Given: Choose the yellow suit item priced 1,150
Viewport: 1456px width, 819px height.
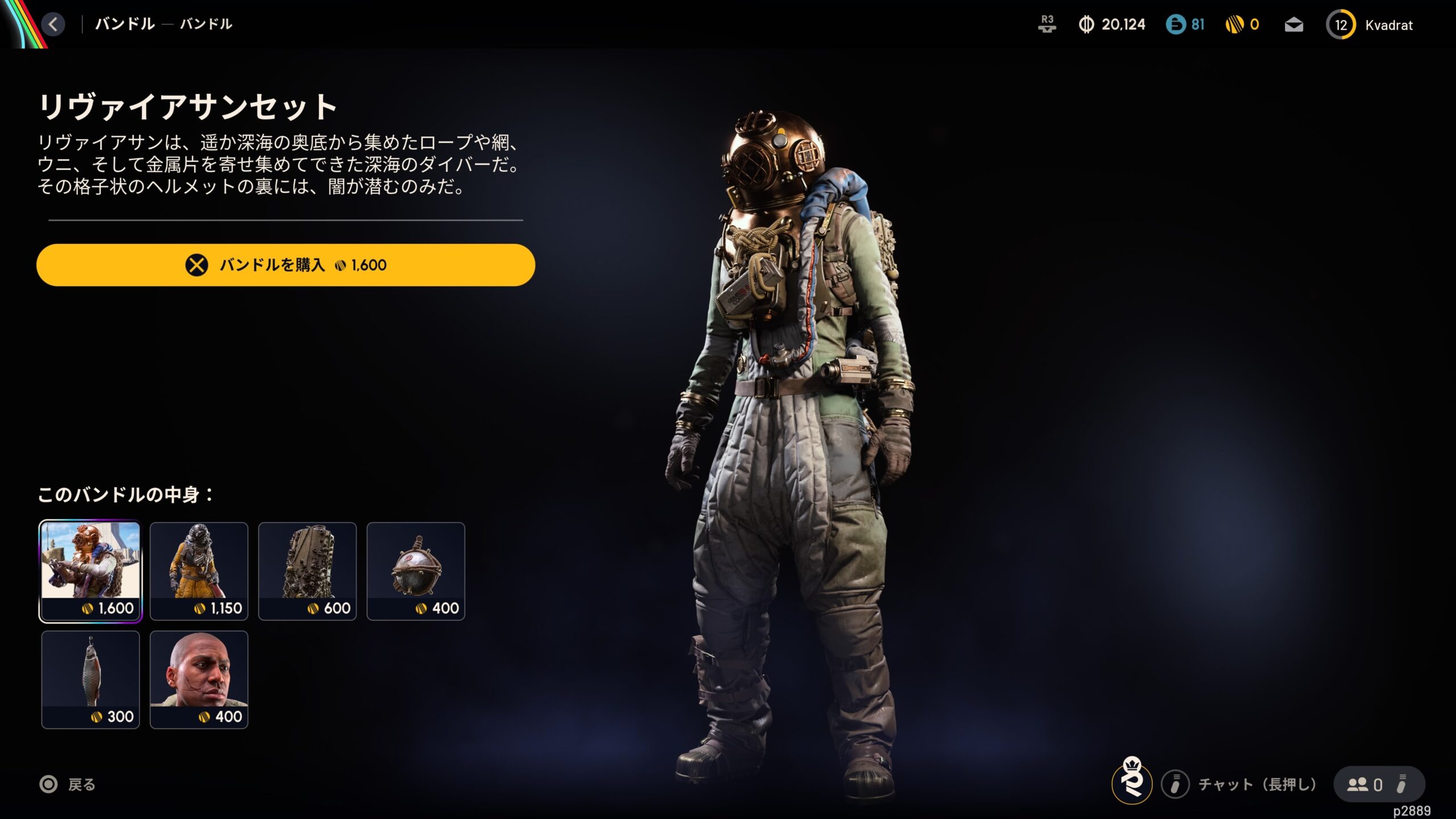Looking at the screenshot, I should (x=199, y=571).
